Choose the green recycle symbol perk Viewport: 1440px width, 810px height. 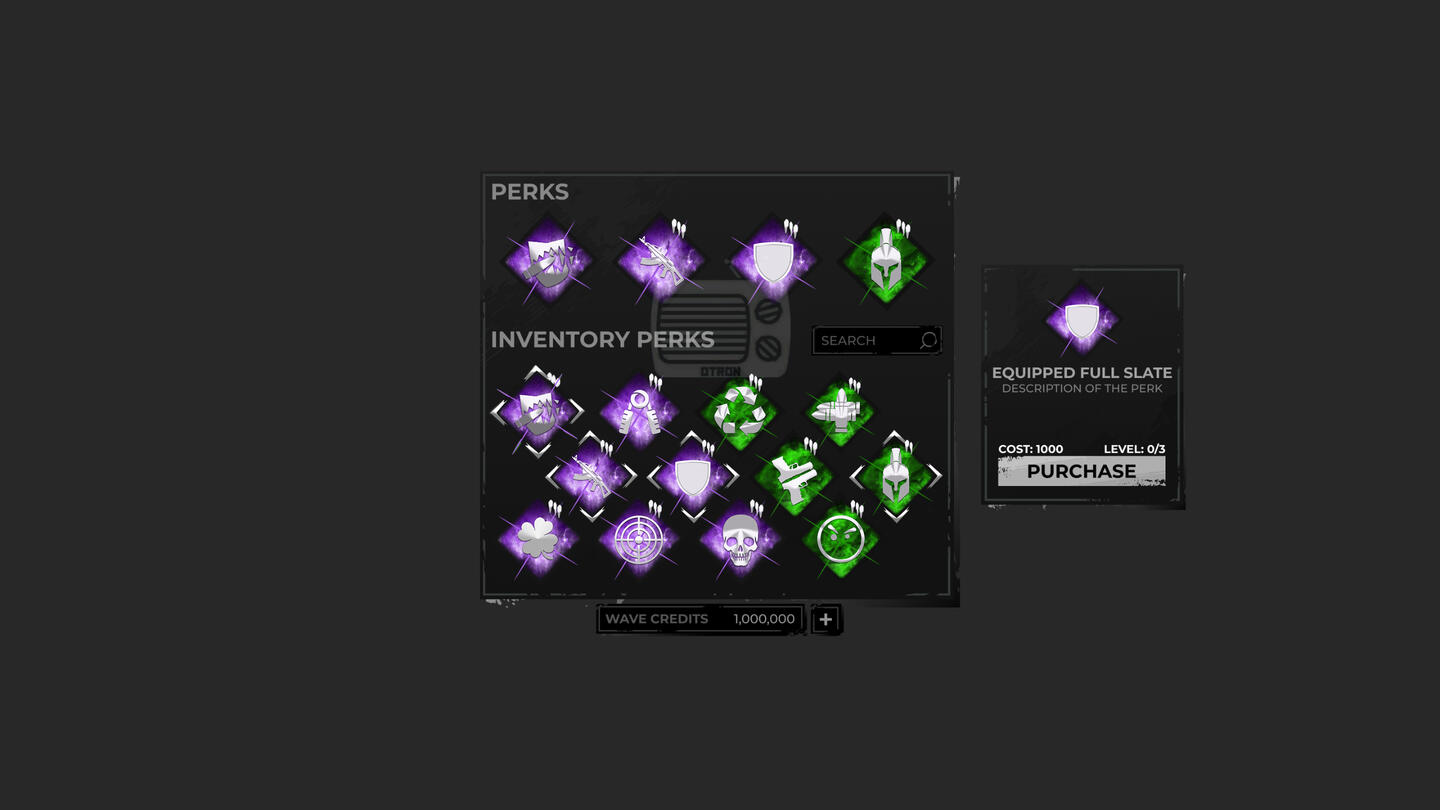740,411
